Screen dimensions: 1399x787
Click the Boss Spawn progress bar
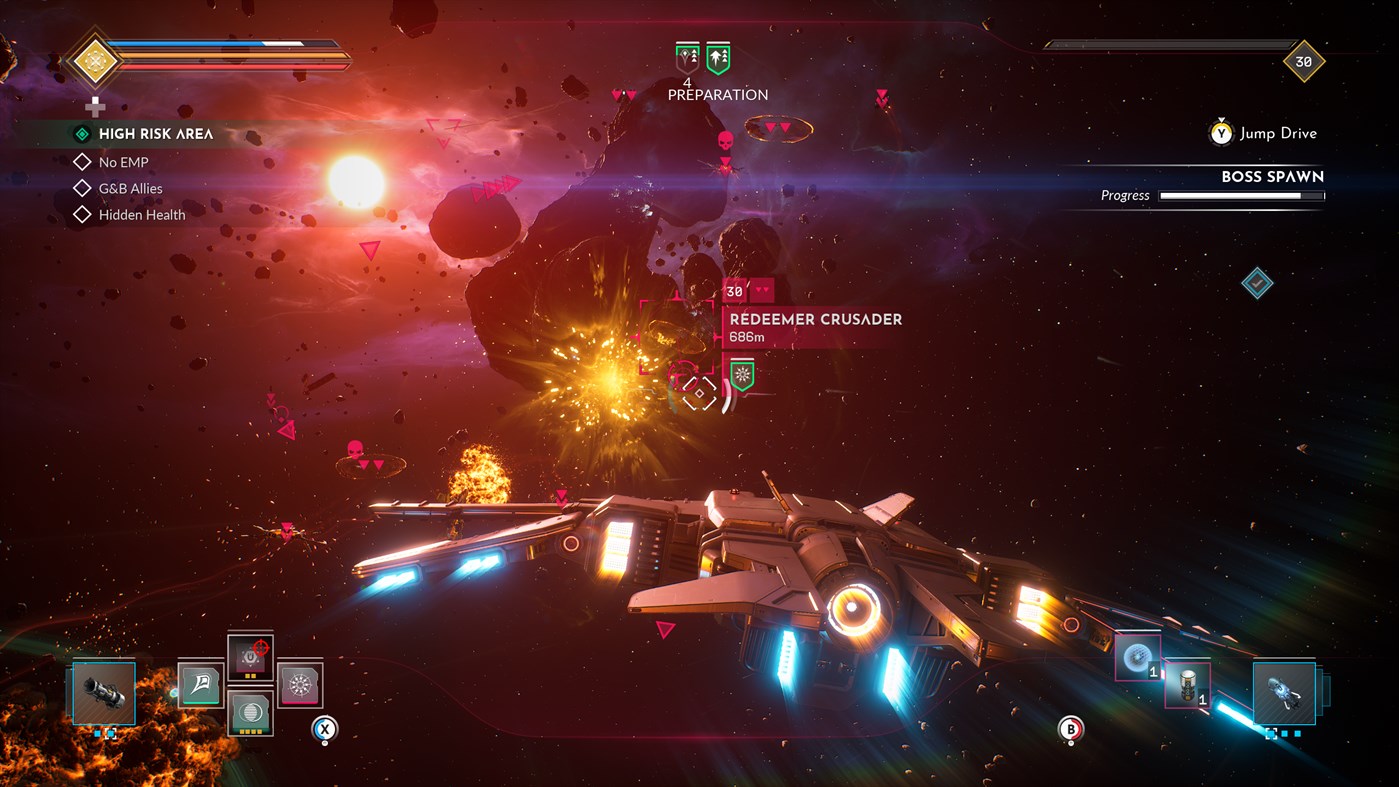(1240, 195)
